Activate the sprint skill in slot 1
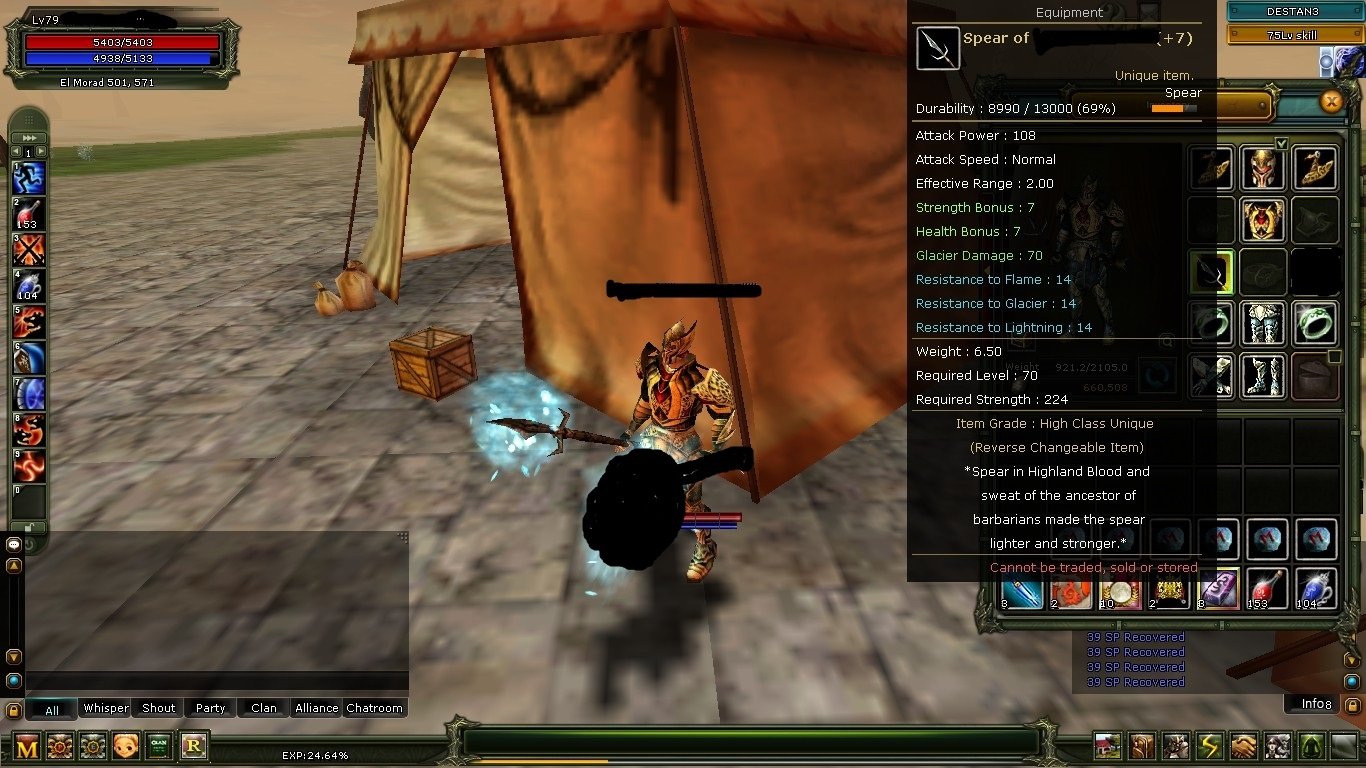Screen dimensions: 1366x768 point(29,178)
